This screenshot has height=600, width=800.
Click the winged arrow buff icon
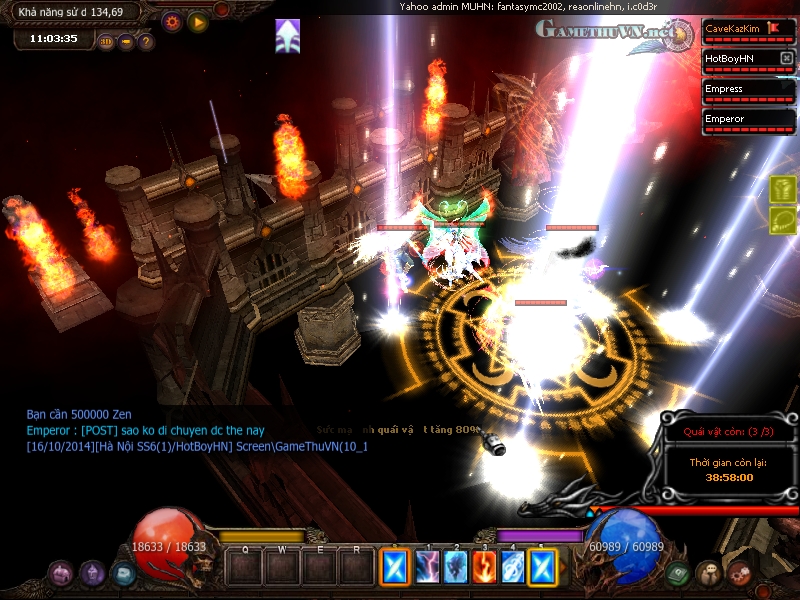(288, 36)
